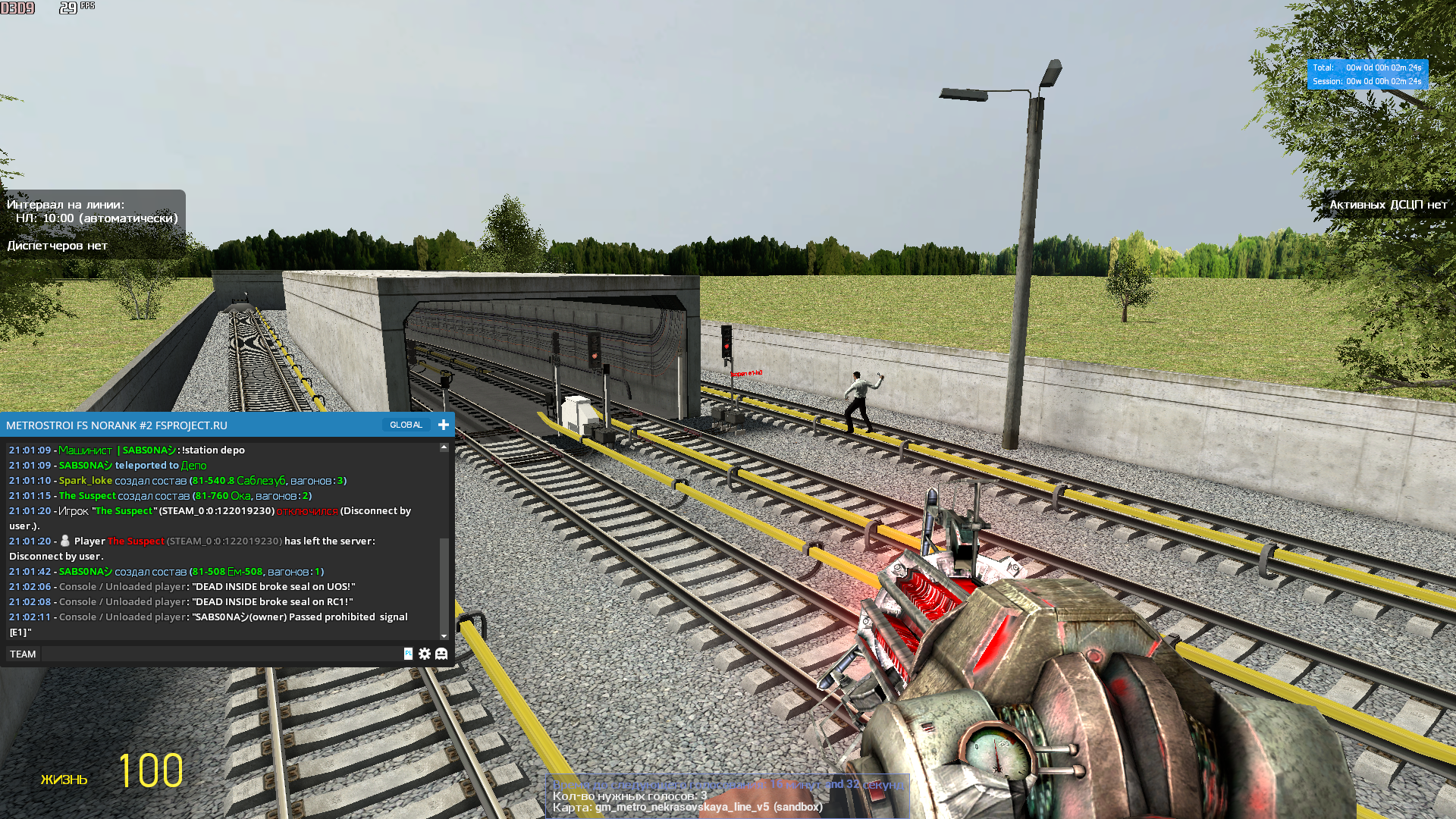Toggle the TEAM chat mode button
This screenshot has width=1456, height=819.
(x=23, y=654)
